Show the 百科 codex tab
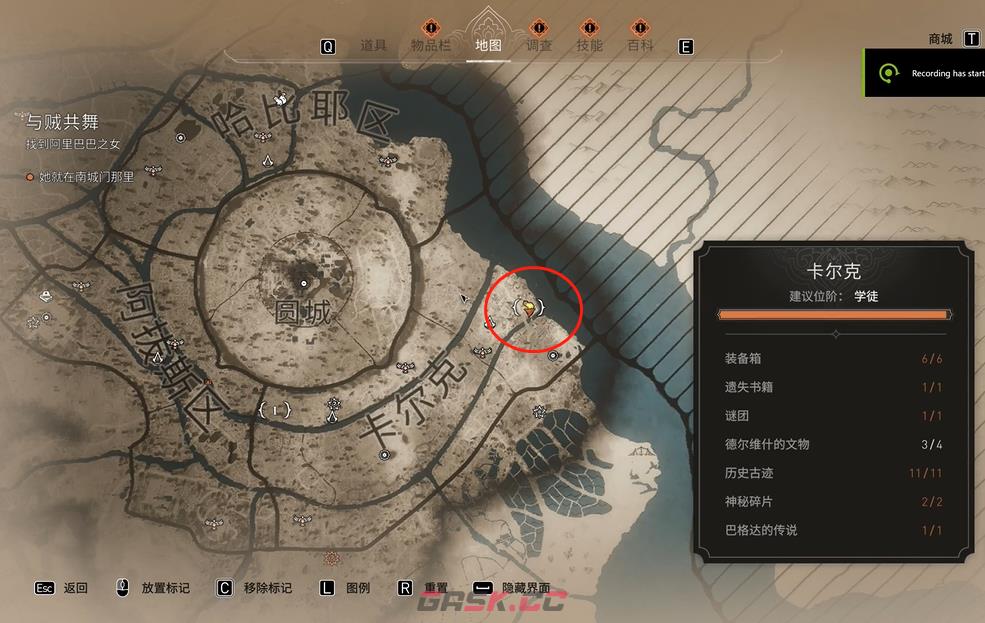985x623 pixels. coord(640,45)
